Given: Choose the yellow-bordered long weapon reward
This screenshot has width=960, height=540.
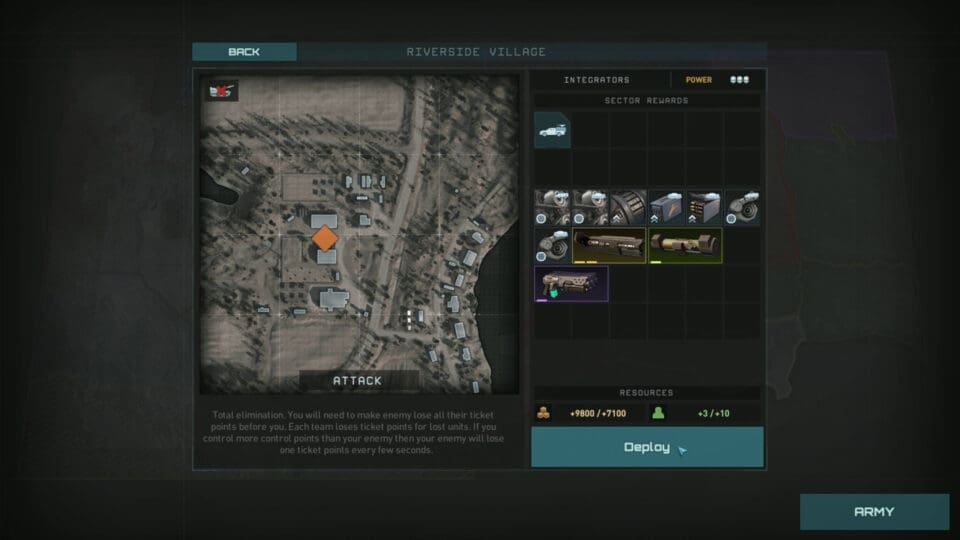Looking at the screenshot, I should click(609, 245).
